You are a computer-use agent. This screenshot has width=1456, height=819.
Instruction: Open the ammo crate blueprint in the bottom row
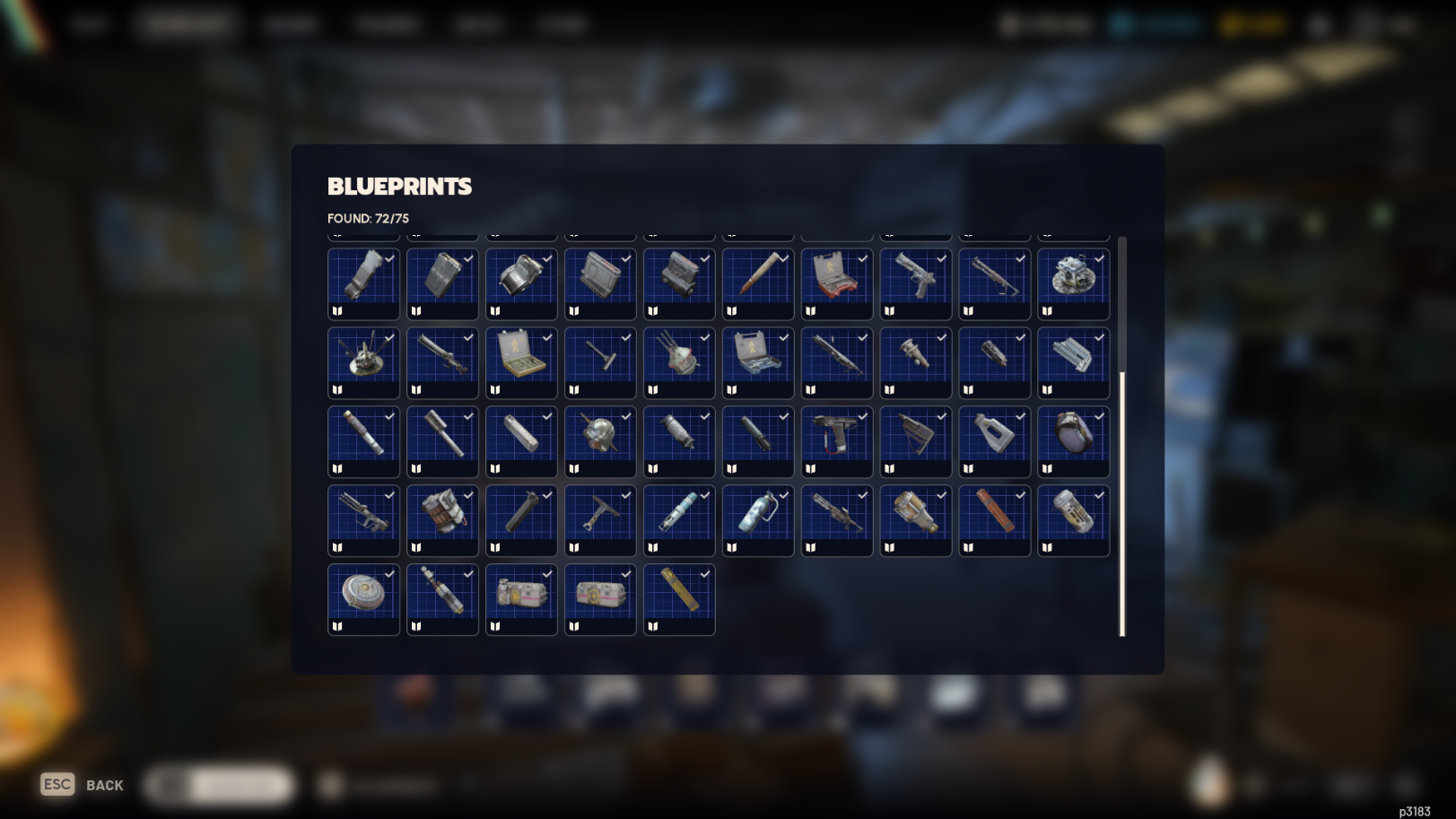[521, 597]
